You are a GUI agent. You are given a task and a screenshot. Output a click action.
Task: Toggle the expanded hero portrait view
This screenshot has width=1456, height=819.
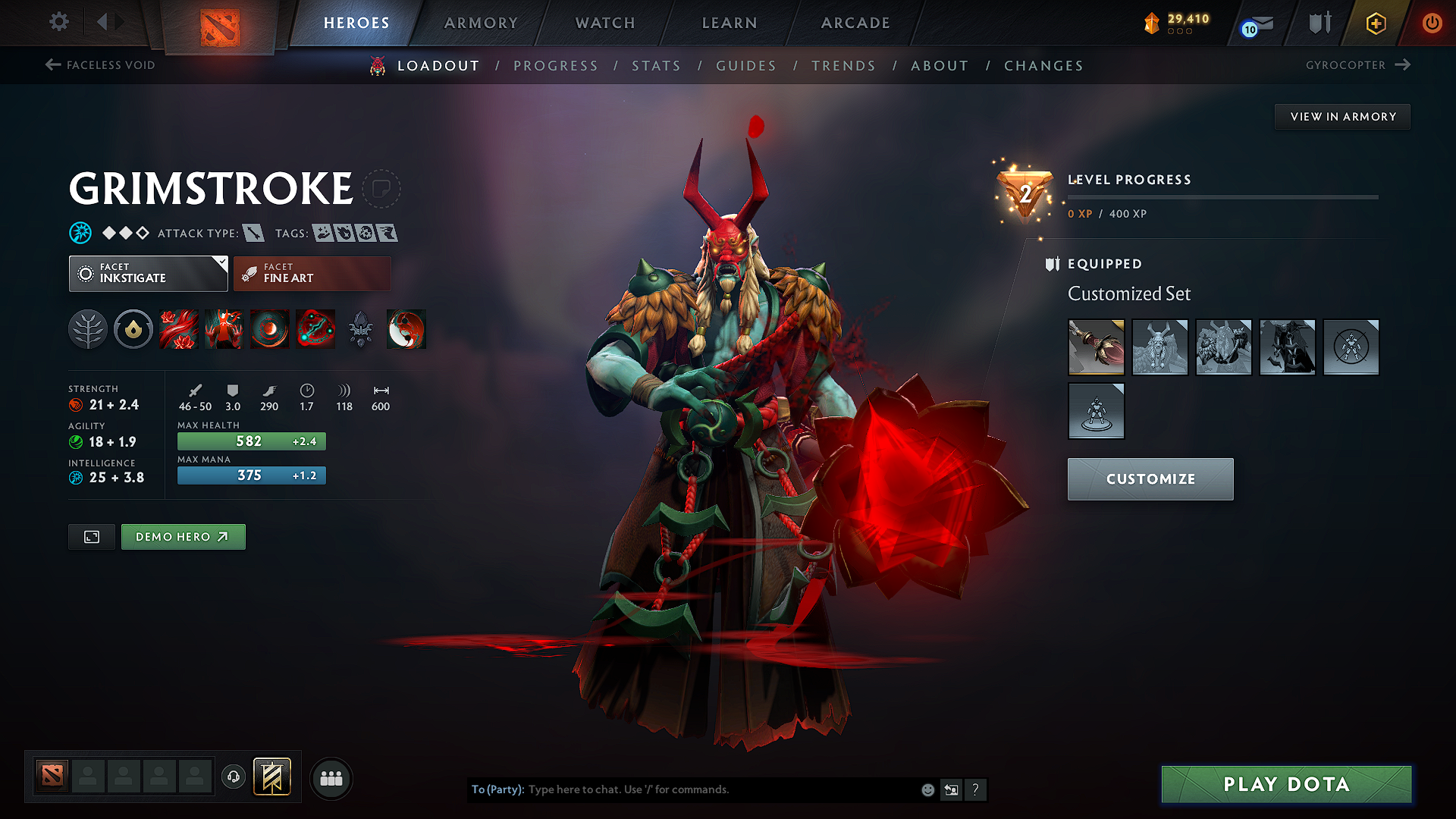91,536
